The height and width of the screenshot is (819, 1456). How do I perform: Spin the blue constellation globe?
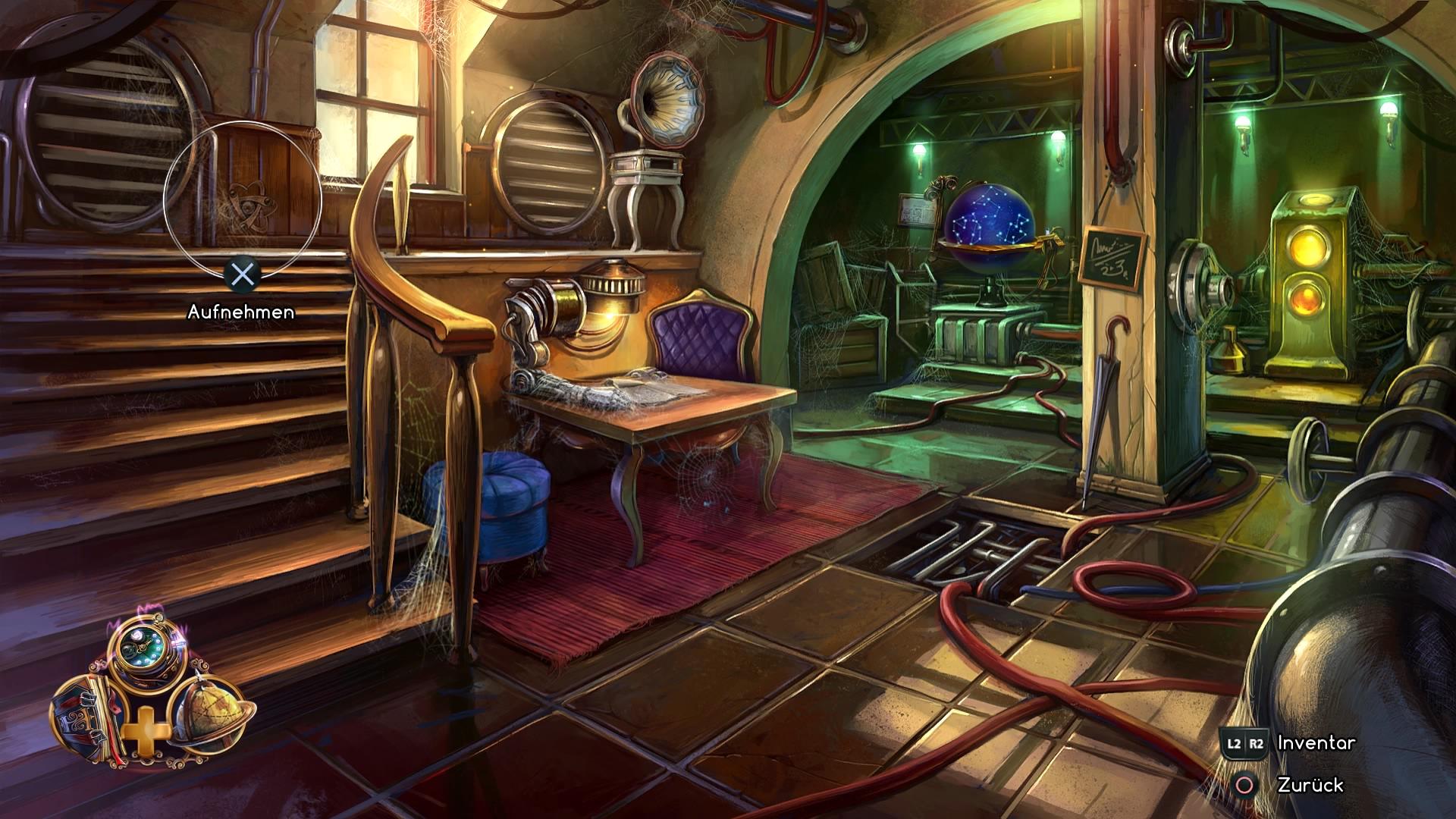[x=991, y=221]
